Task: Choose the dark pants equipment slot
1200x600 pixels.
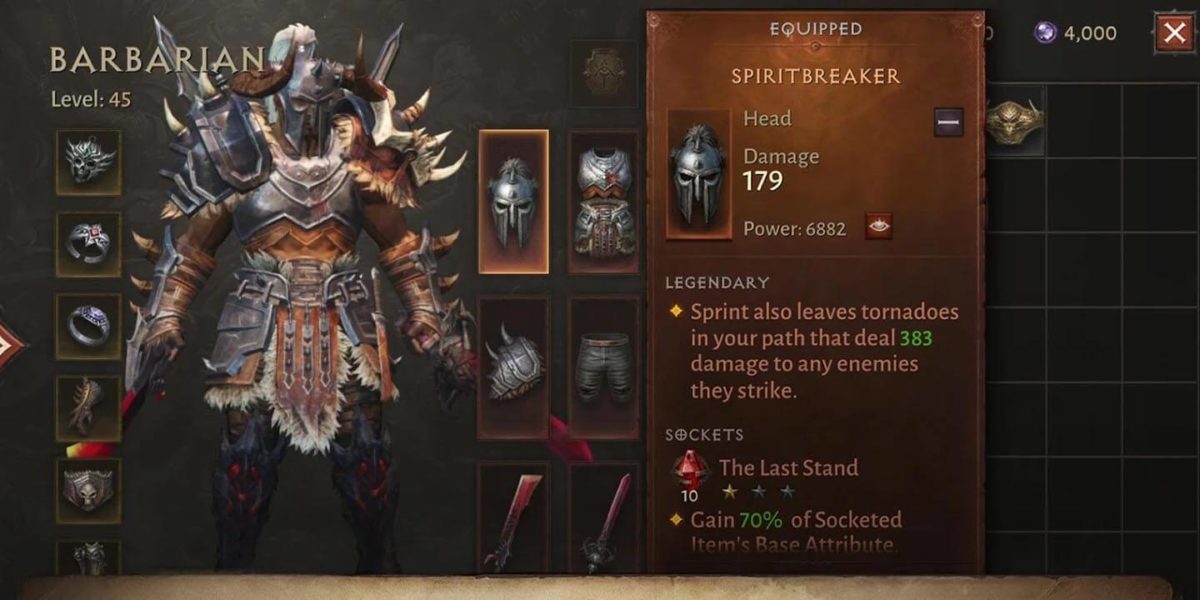Action: [x=604, y=367]
